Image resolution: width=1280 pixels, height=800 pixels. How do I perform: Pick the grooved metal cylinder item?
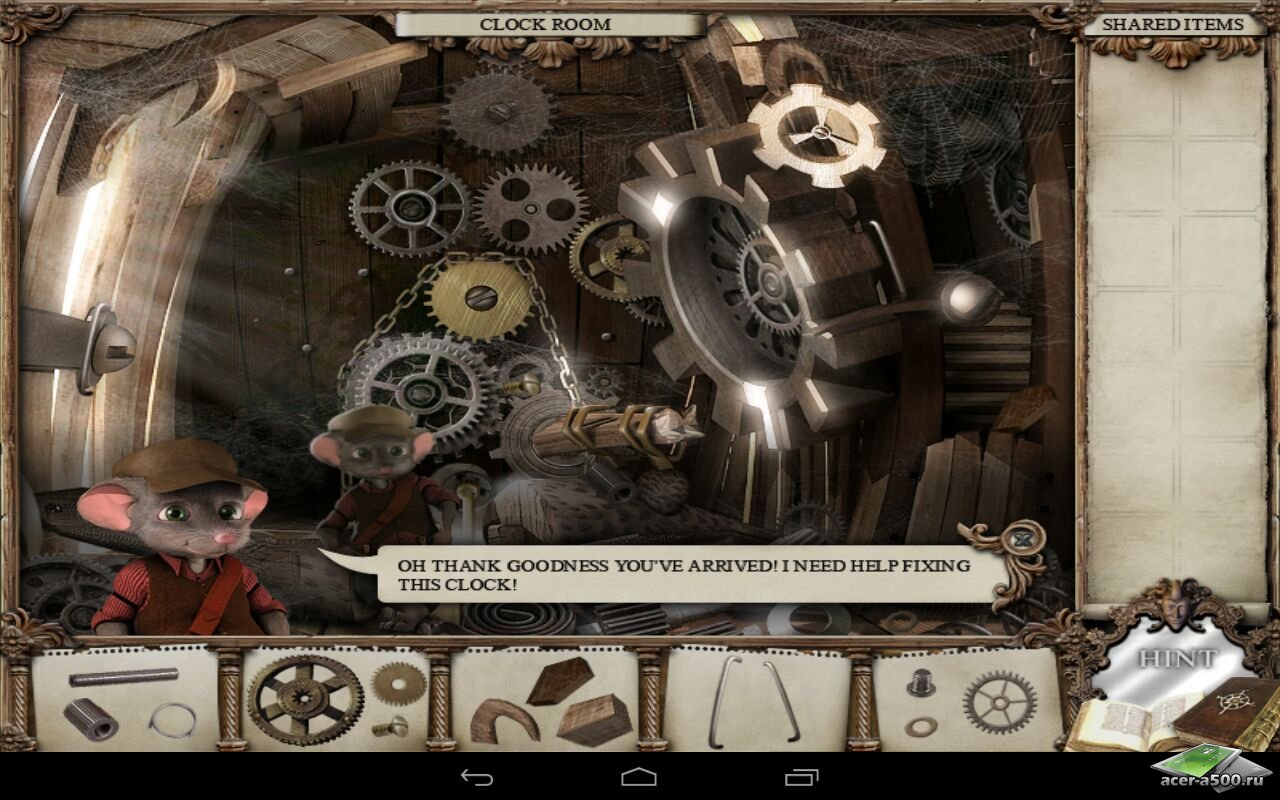(x=91, y=718)
